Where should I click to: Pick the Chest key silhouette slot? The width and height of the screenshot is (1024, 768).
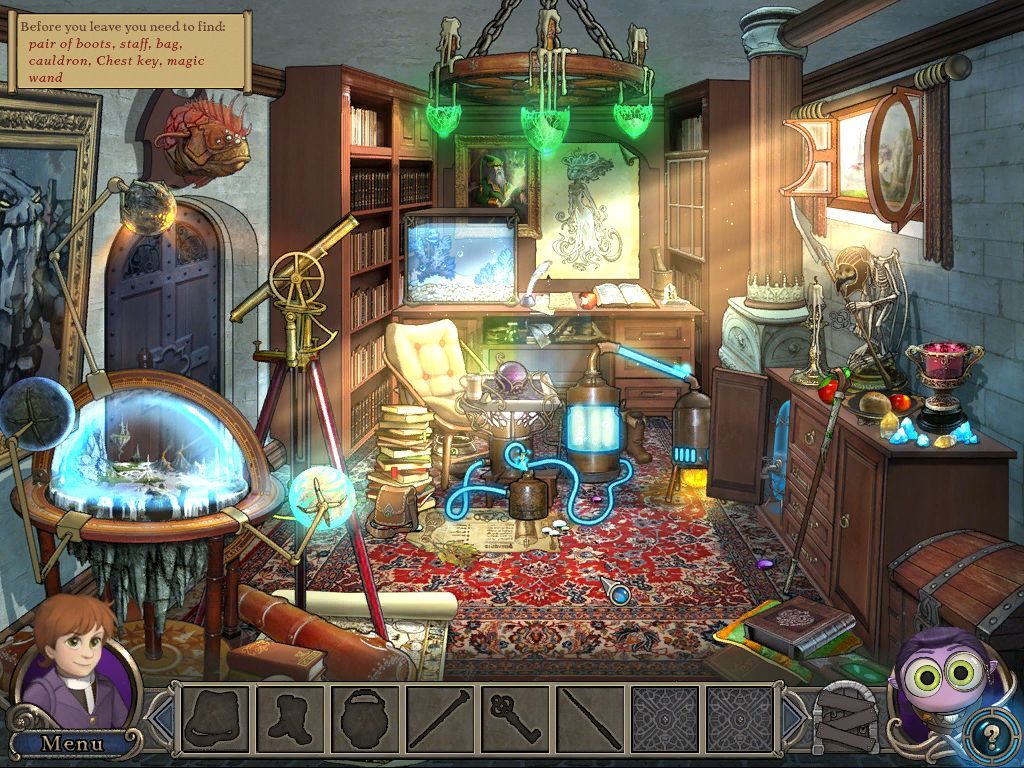515,718
